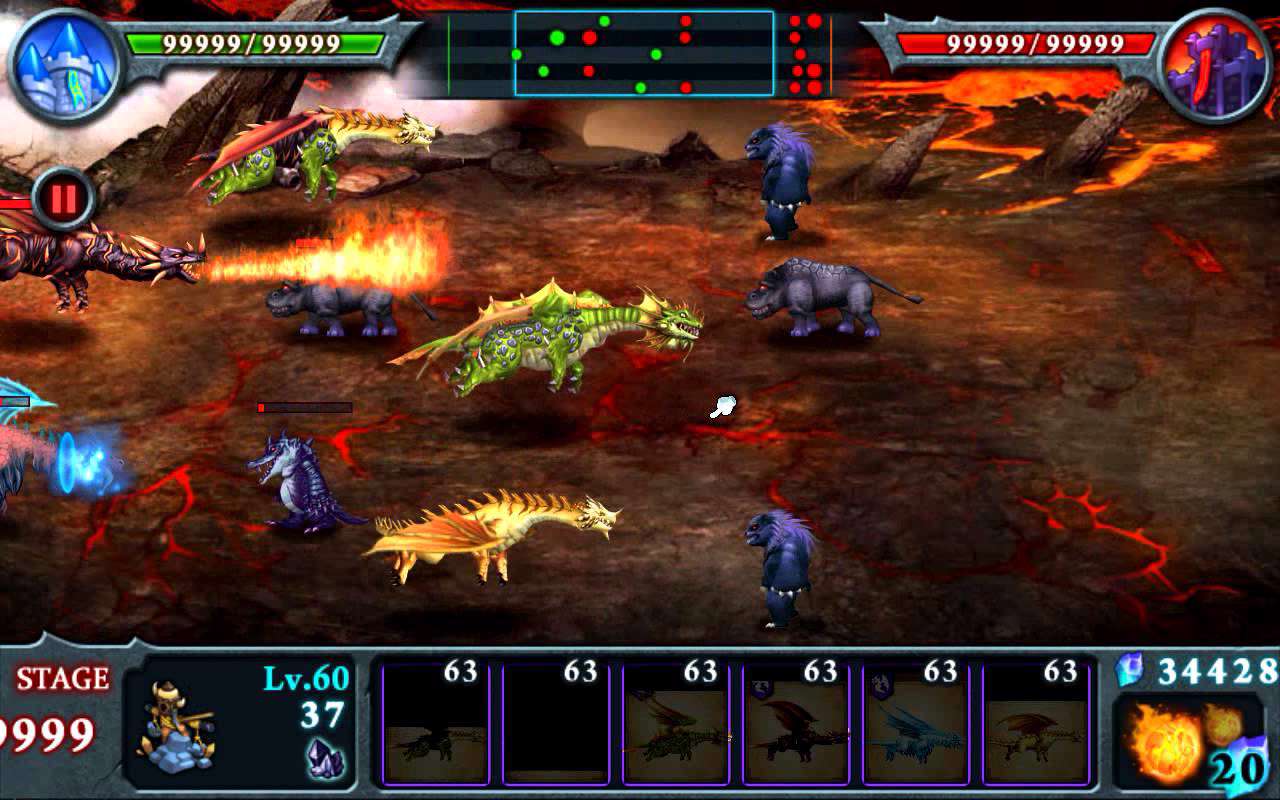Pause the battle with the red pause button
1280x800 pixels.
(x=63, y=199)
